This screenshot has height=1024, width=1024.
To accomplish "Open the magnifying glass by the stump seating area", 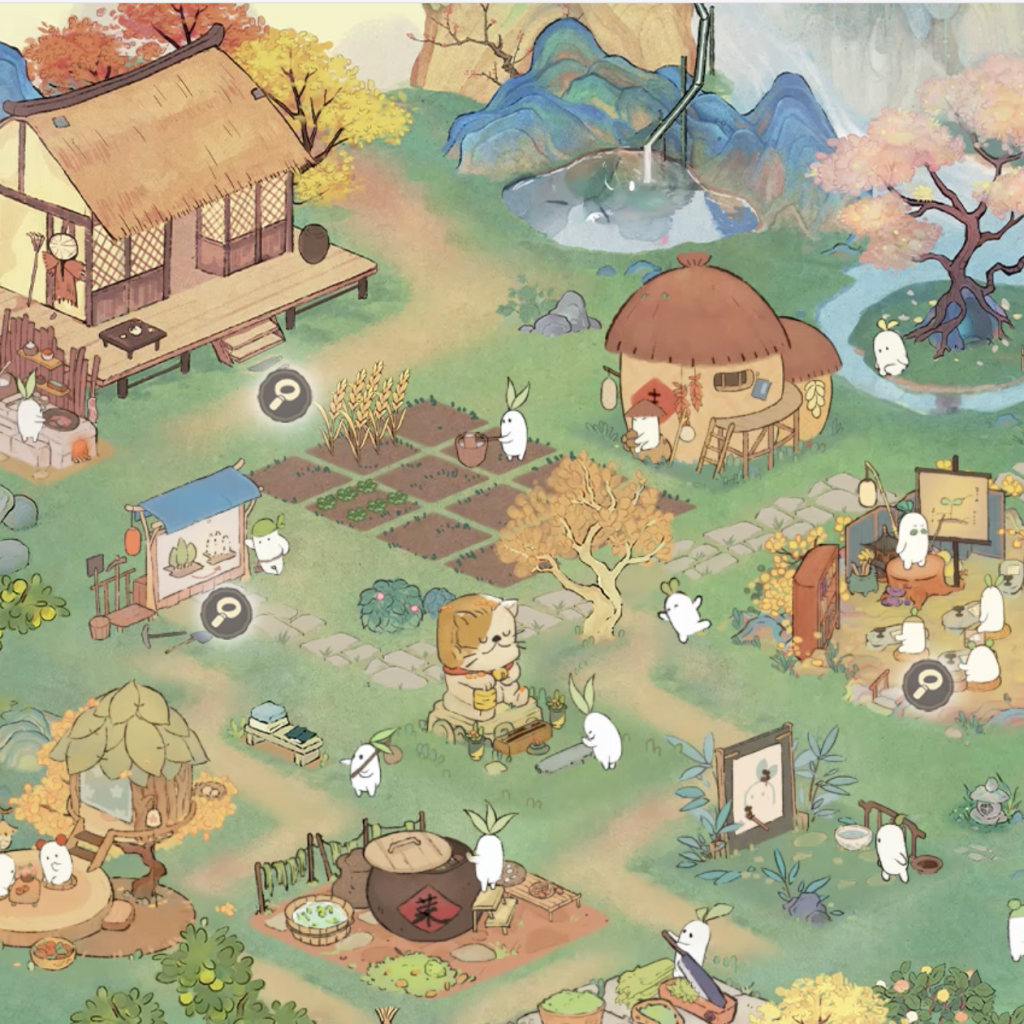I will click(928, 685).
